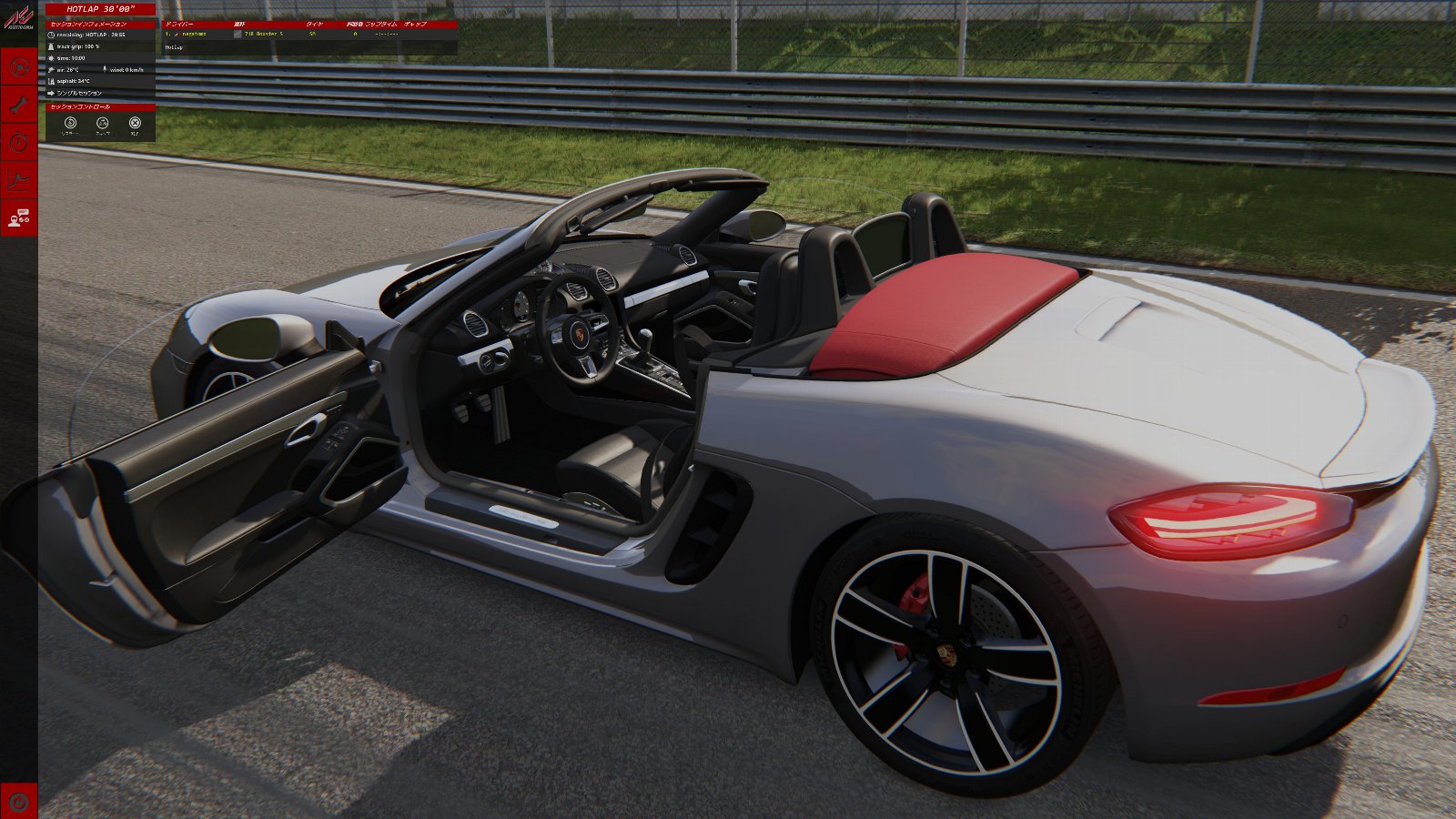Click the red power button at bottom-left

click(x=18, y=801)
